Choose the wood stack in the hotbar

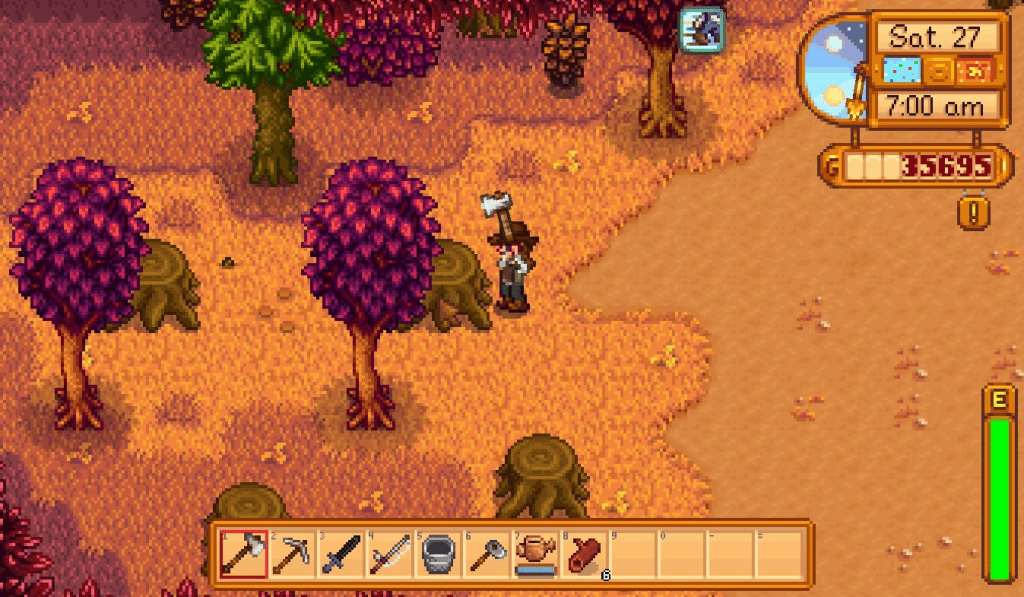click(585, 553)
